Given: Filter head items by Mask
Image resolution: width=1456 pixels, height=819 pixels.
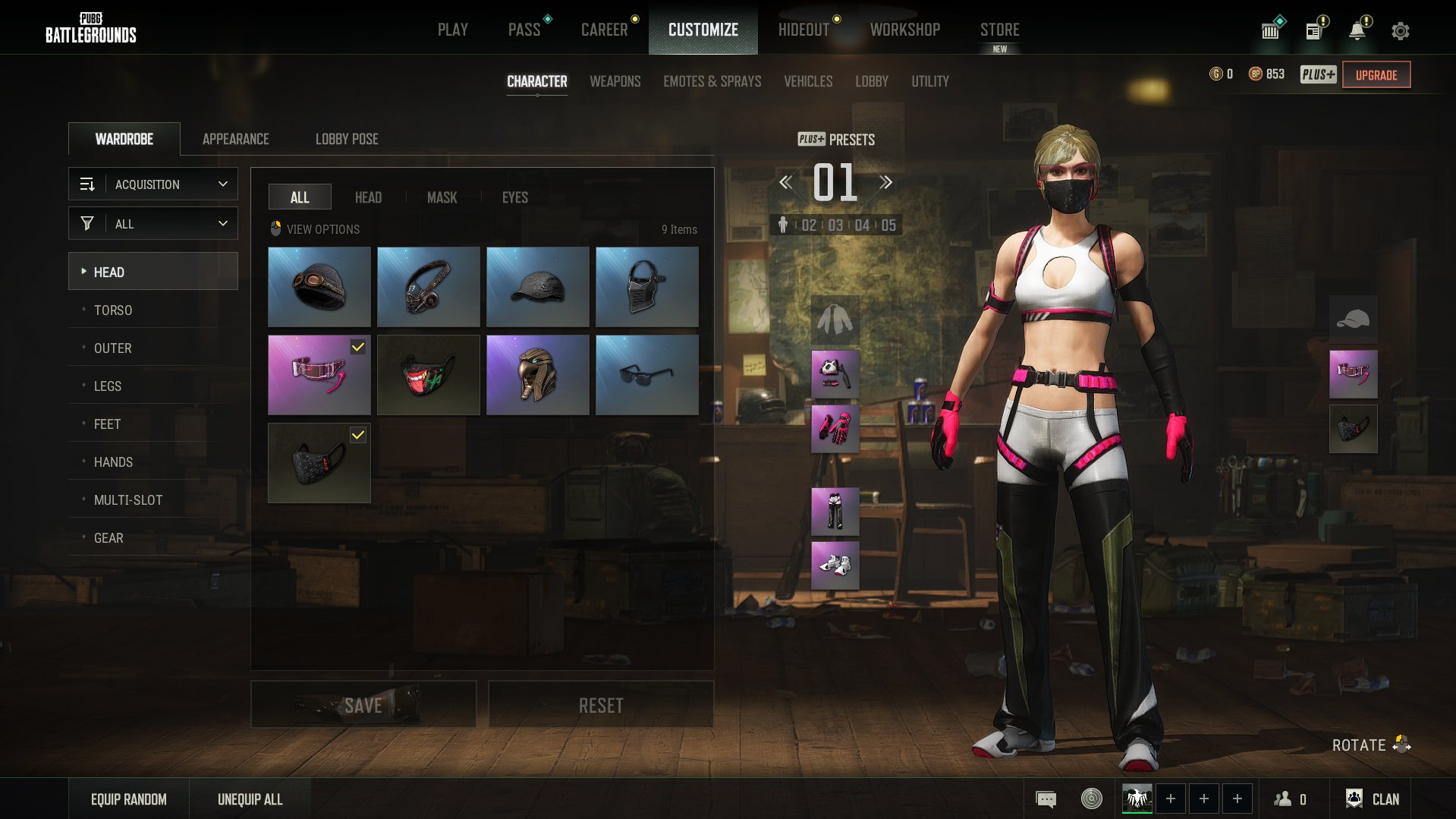Looking at the screenshot, I should coord(442,197).
